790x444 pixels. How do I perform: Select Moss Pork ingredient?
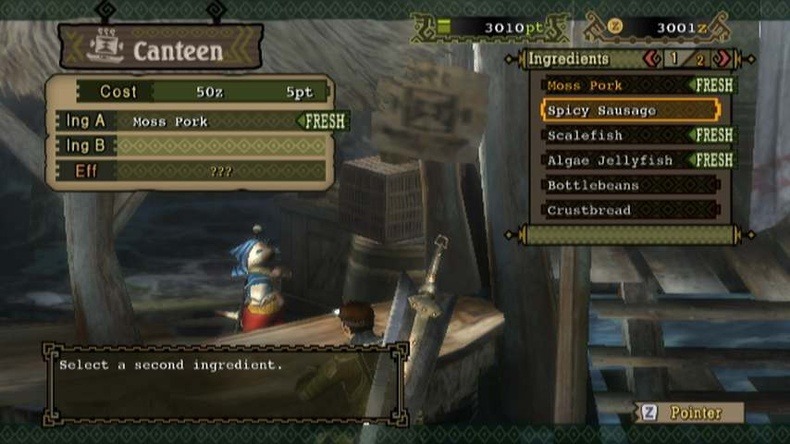click(x=618, y=86)
